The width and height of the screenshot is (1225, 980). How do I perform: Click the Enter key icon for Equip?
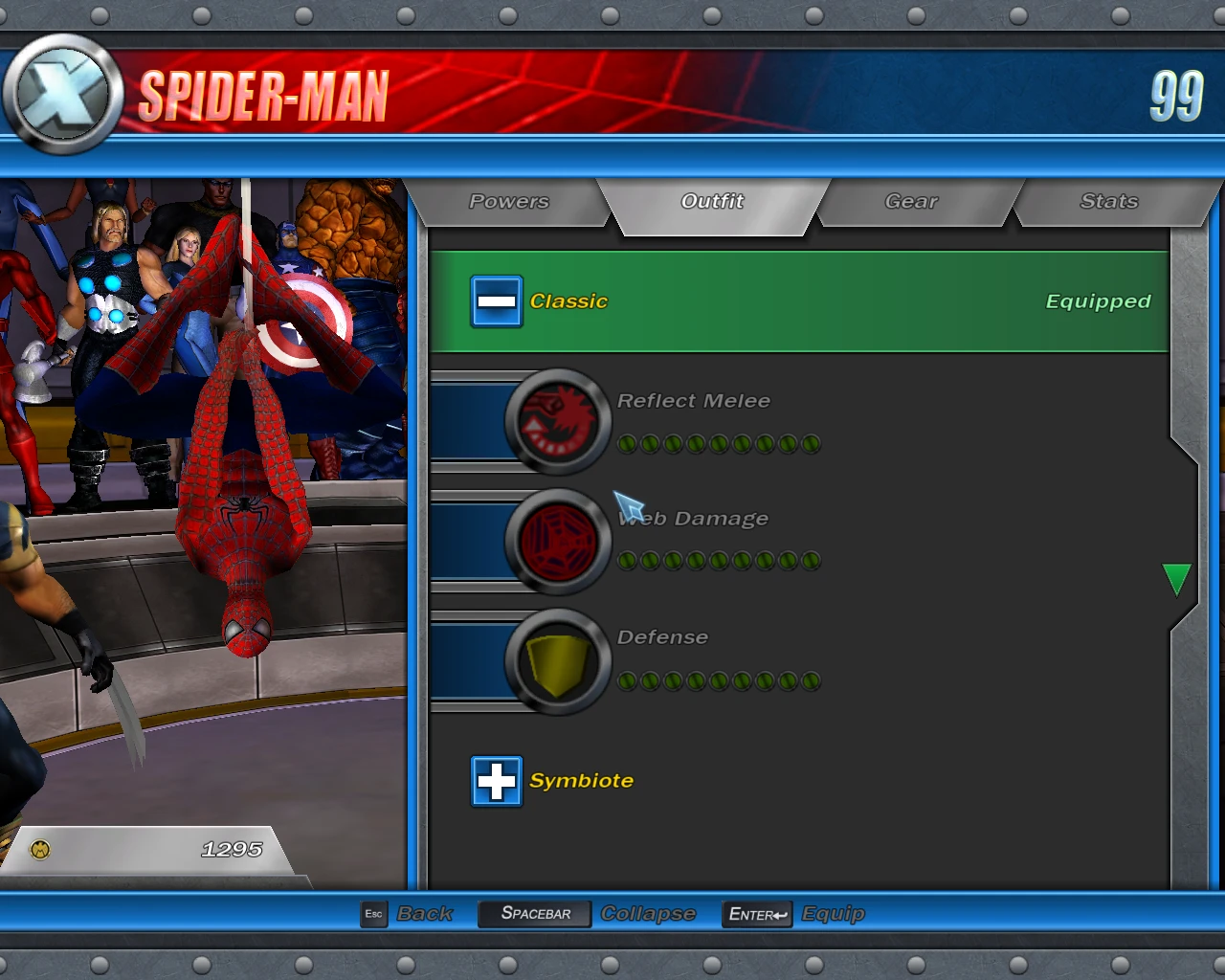click(x=756, y=914)
